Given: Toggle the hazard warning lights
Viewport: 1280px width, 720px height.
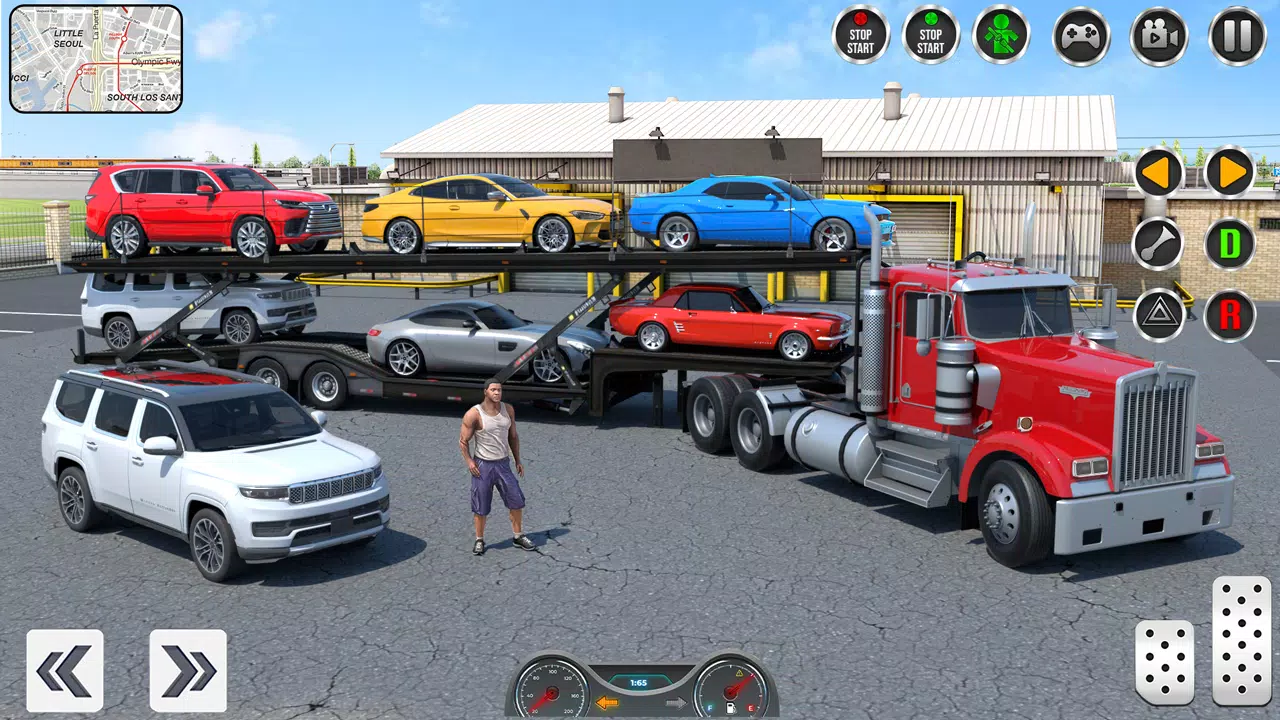Looking at the screenshot, I should (1157, 316).
